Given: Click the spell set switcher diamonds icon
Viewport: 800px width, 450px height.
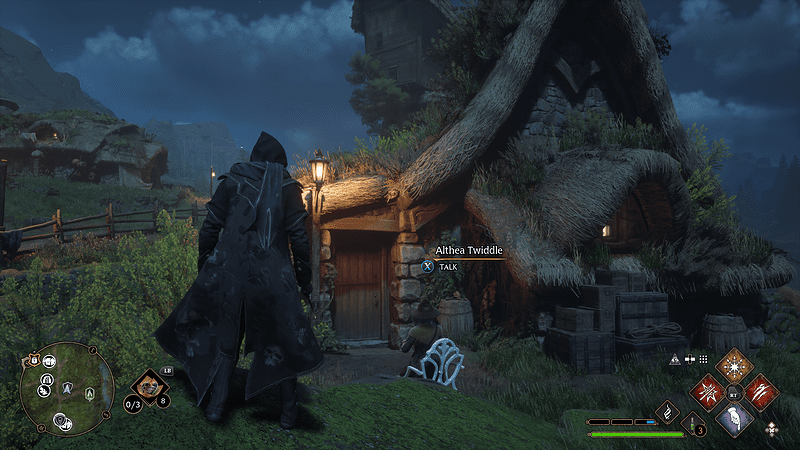Looking at the screenshot, I should click(x=772, y=428).
